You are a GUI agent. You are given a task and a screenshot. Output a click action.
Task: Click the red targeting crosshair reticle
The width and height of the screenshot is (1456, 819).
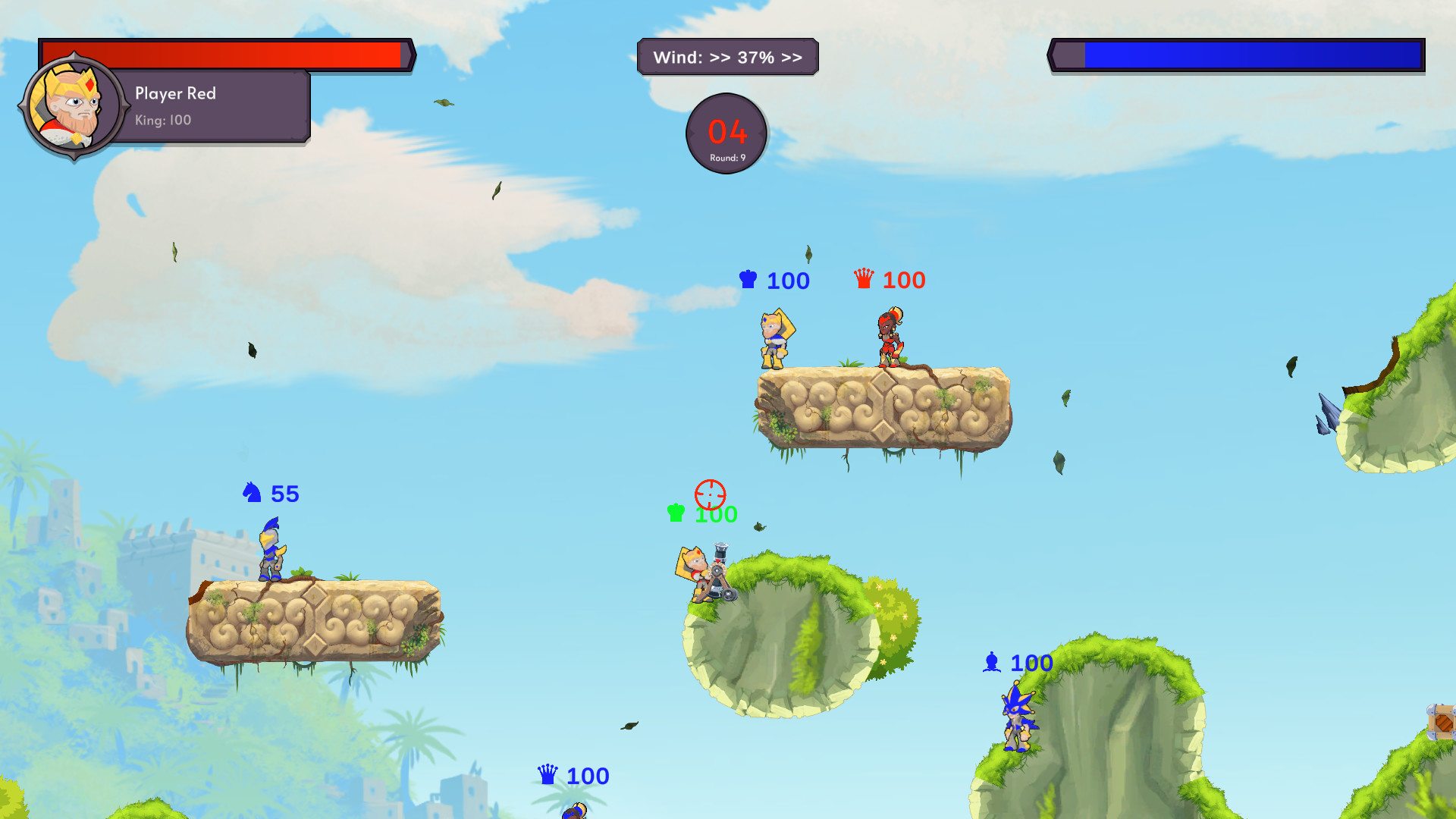point(709,496)
